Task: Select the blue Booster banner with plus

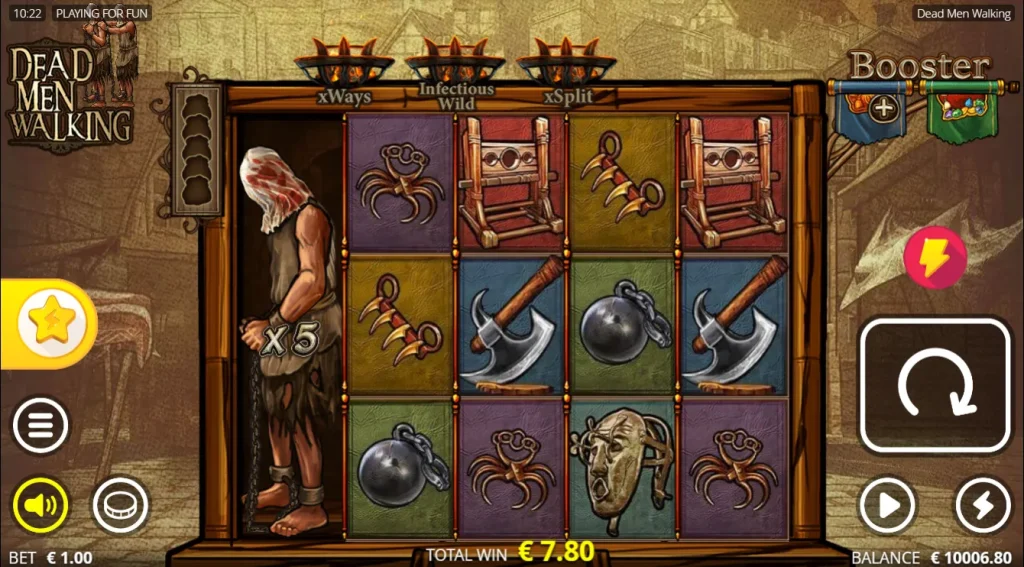Action: (x=870, y=110)
